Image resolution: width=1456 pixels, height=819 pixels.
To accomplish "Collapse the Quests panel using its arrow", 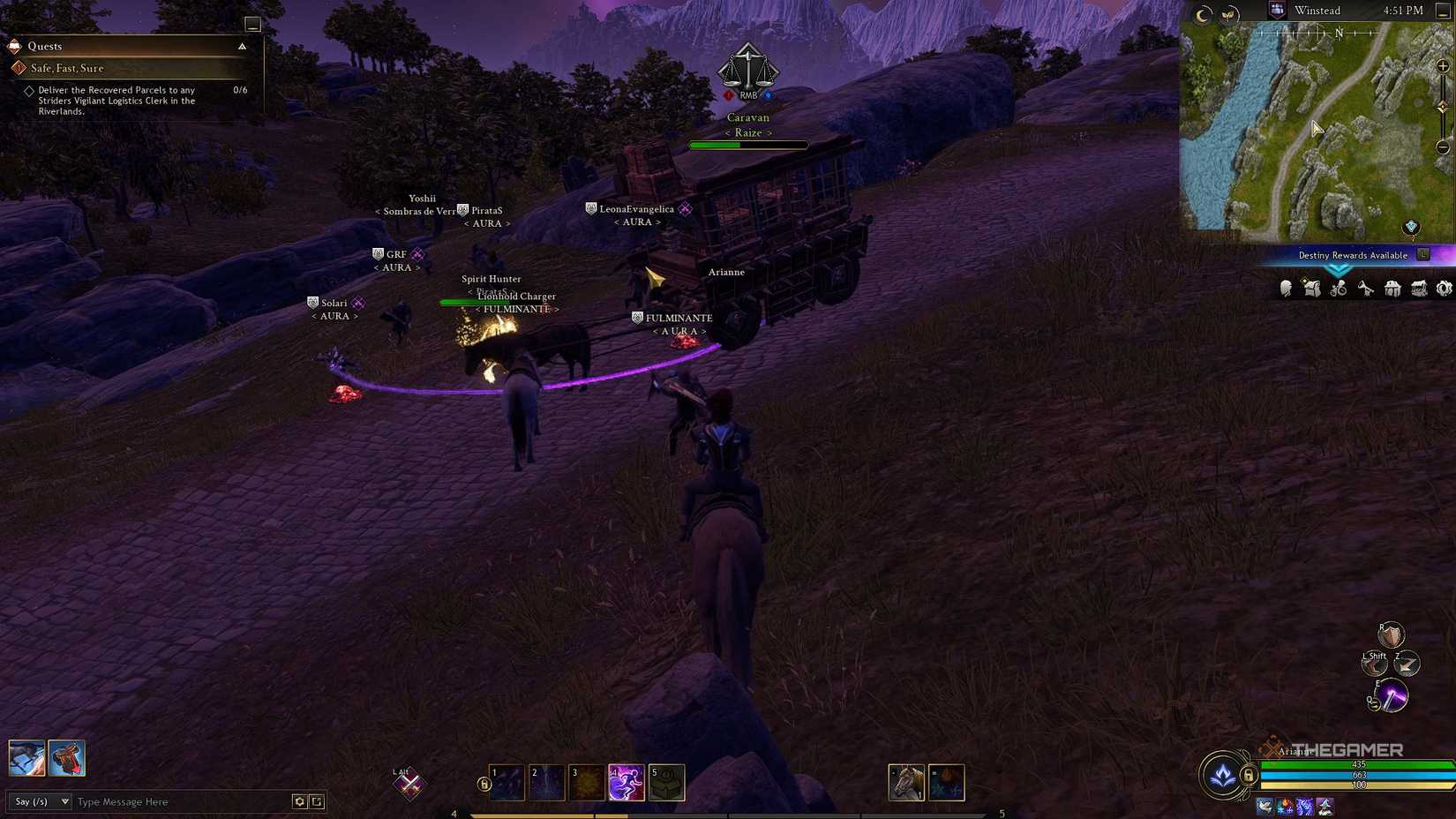I will point(242,45).
